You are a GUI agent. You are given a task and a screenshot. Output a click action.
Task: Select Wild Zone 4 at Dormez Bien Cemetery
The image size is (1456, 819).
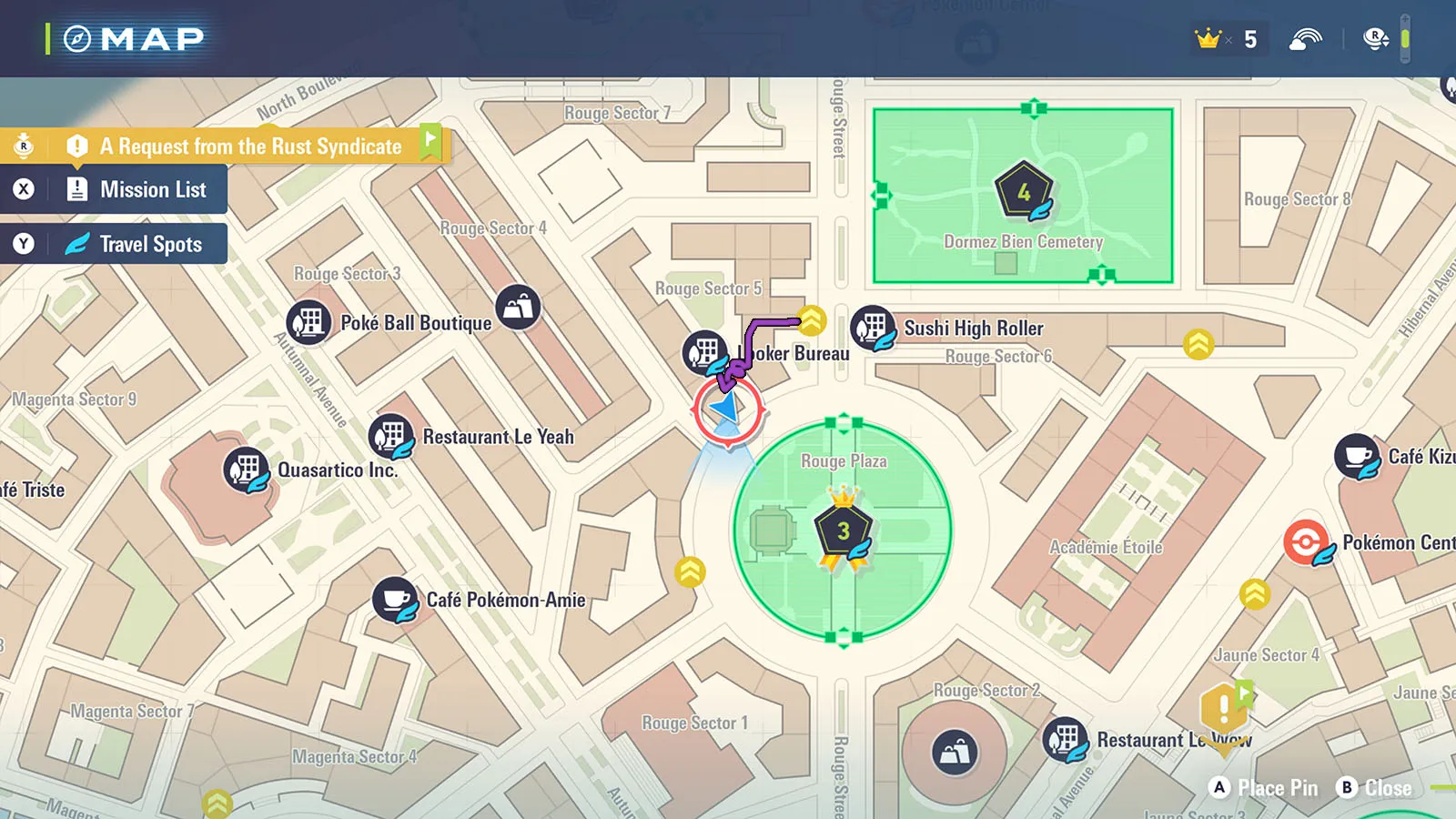[x=1025, y=192]
